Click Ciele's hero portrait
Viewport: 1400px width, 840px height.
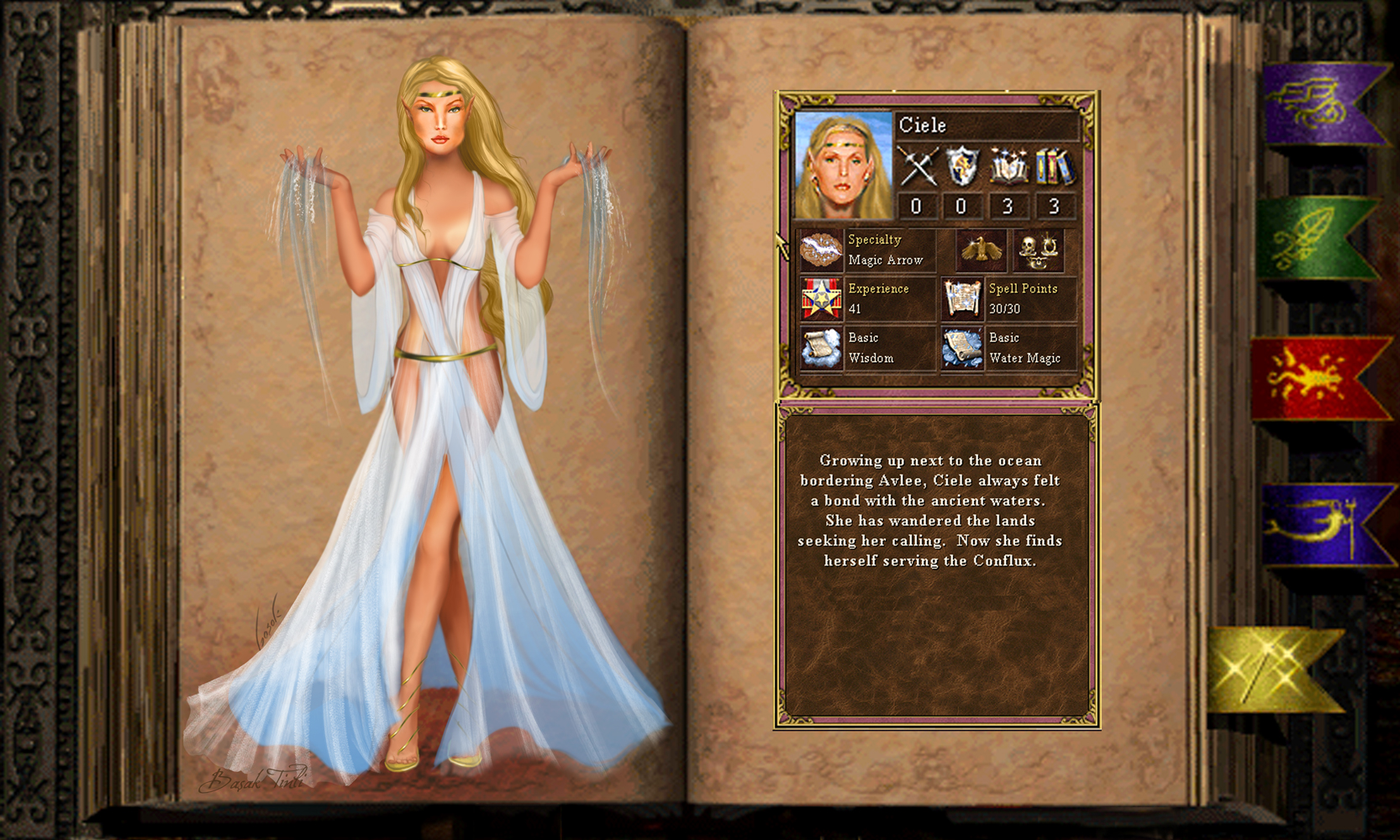click(843, 165)
